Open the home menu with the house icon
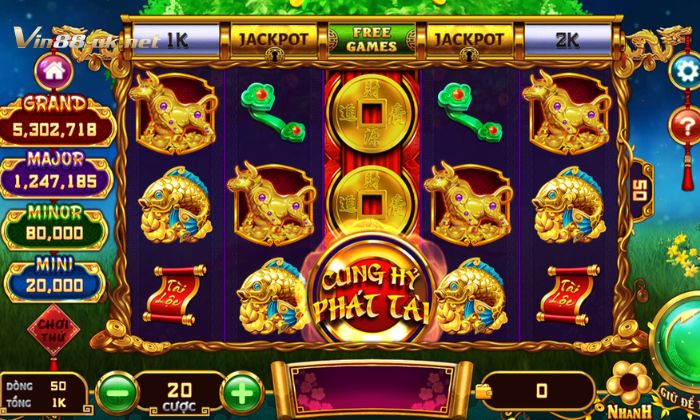 tap(50, 72)
